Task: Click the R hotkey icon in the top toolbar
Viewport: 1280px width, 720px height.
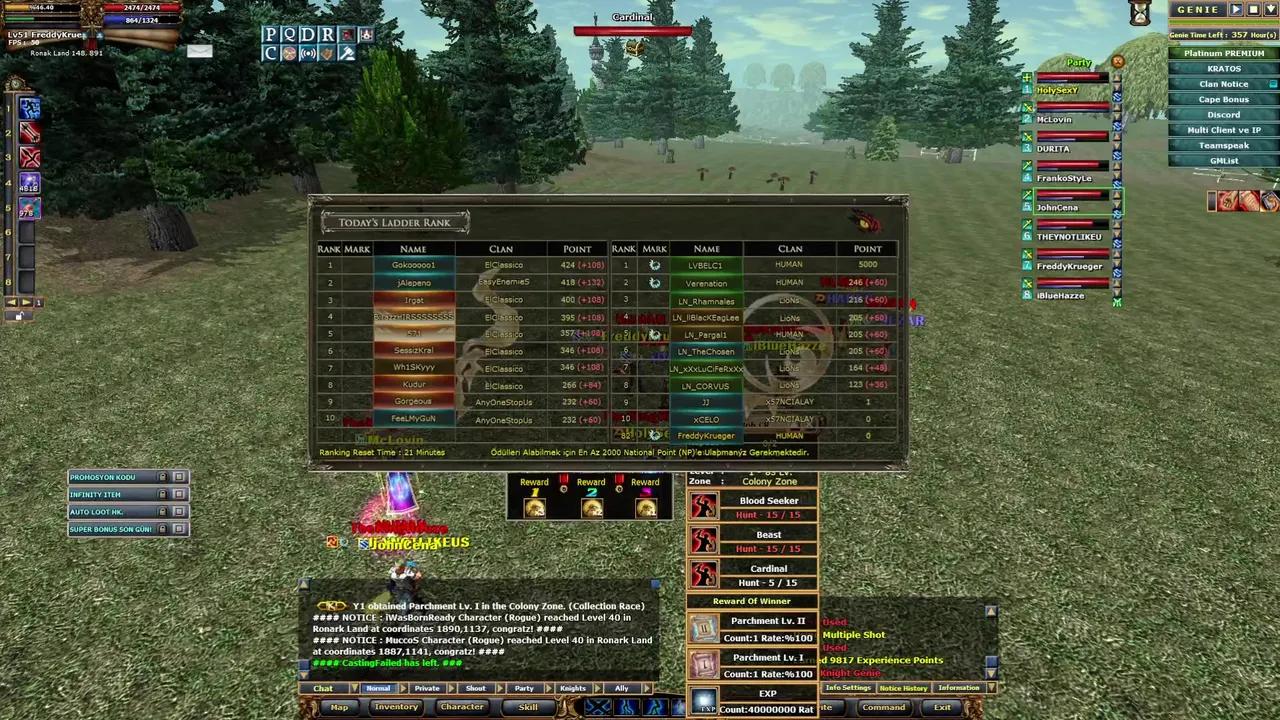Action: pos(325,35)
